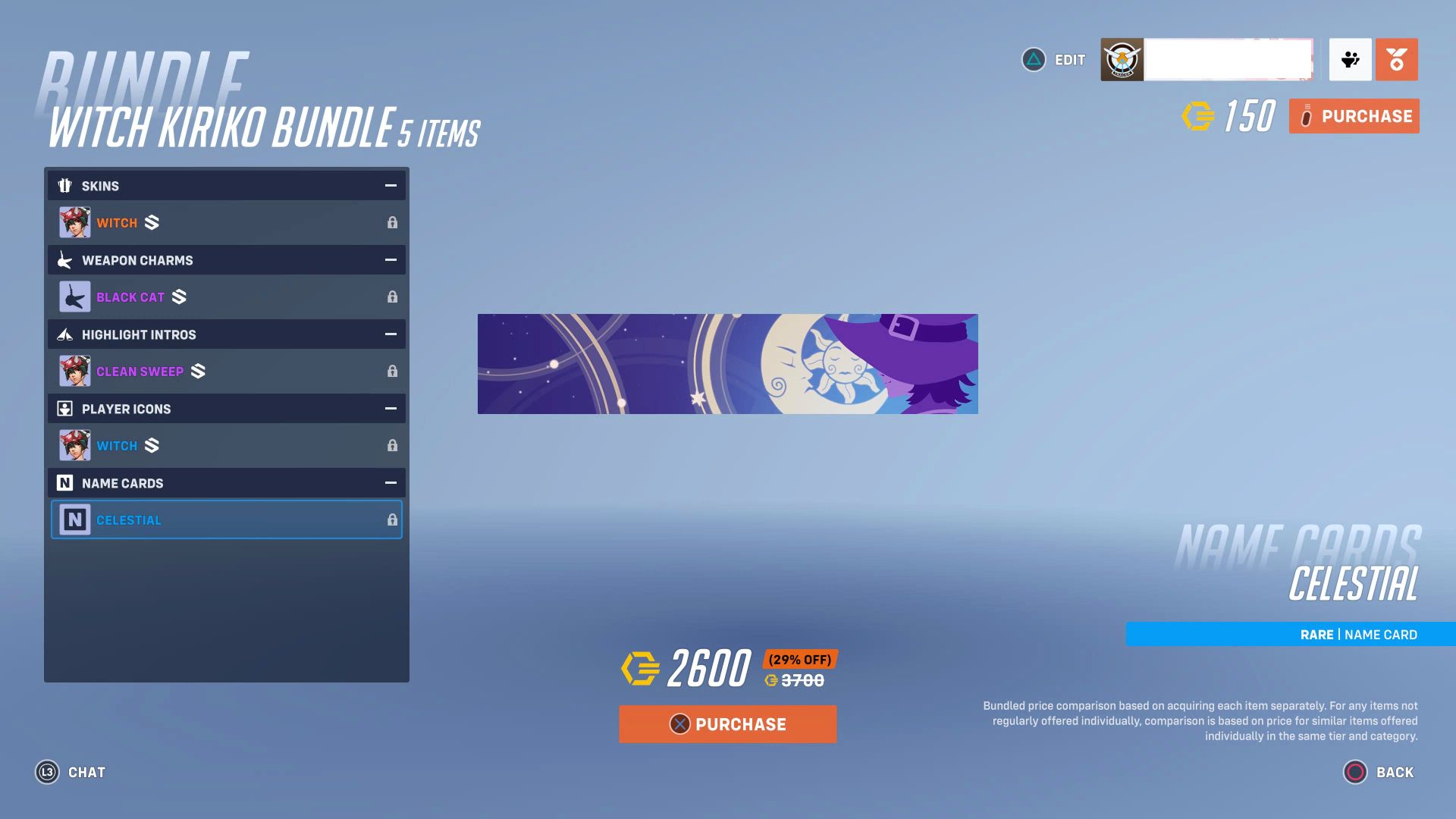Click the Edit triangle controller icon
Image resolution: width=1456 pixels, height=819 pixels.
[1033, 60]
